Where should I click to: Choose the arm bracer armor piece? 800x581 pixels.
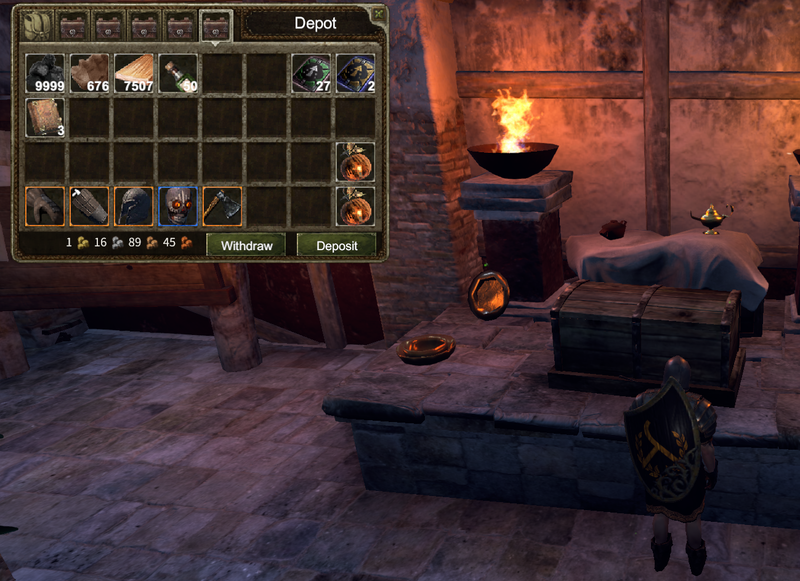click(x=89, y=206)
